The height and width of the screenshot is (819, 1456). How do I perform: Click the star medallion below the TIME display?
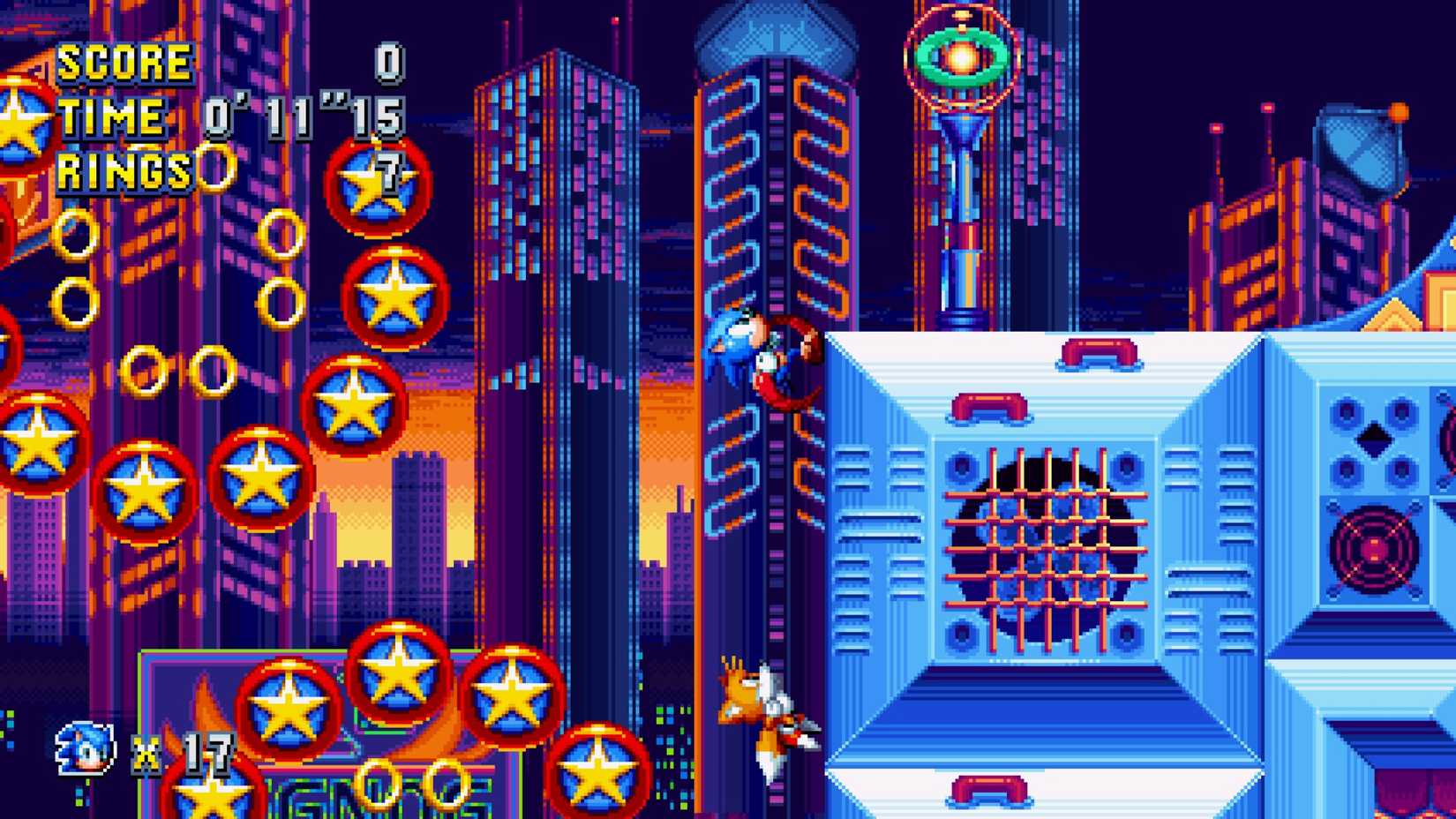(379, 181)
